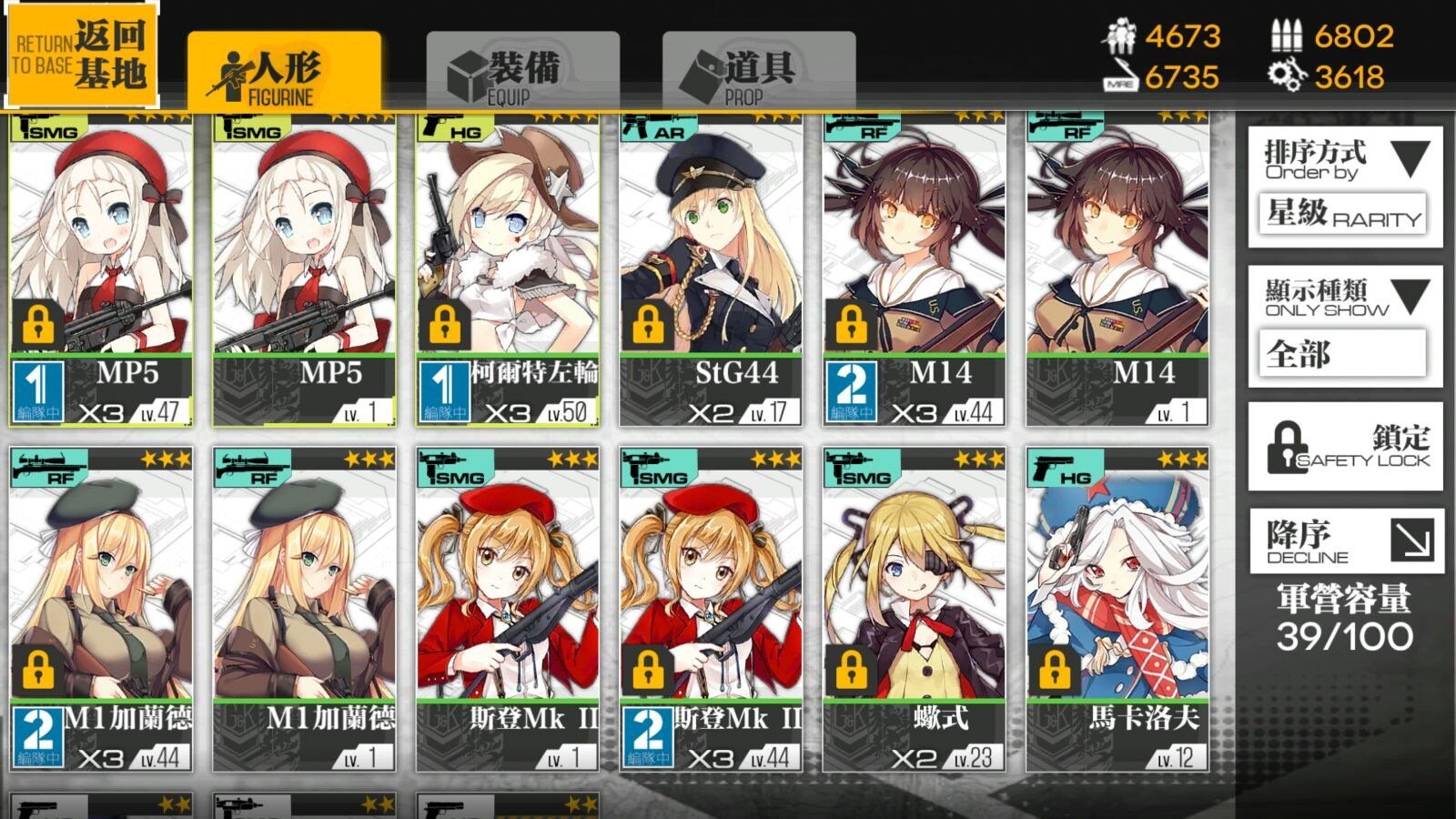Image resolution: width=1456 pixels, height=819 pixels.
Task: Select the Colt Revolver HG card
Action: point(508,268)
